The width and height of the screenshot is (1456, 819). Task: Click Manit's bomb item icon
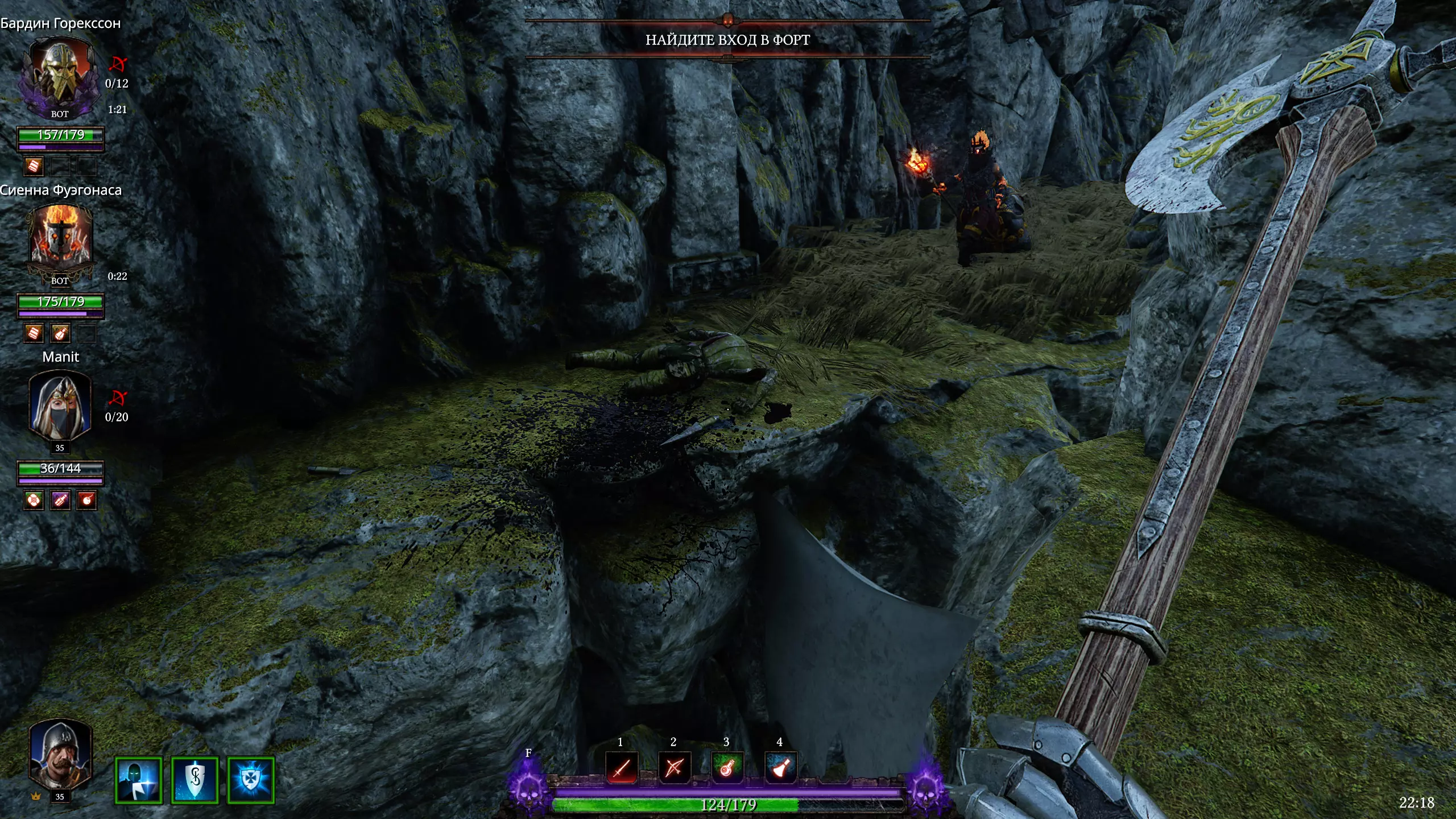[x=86, y=500]
